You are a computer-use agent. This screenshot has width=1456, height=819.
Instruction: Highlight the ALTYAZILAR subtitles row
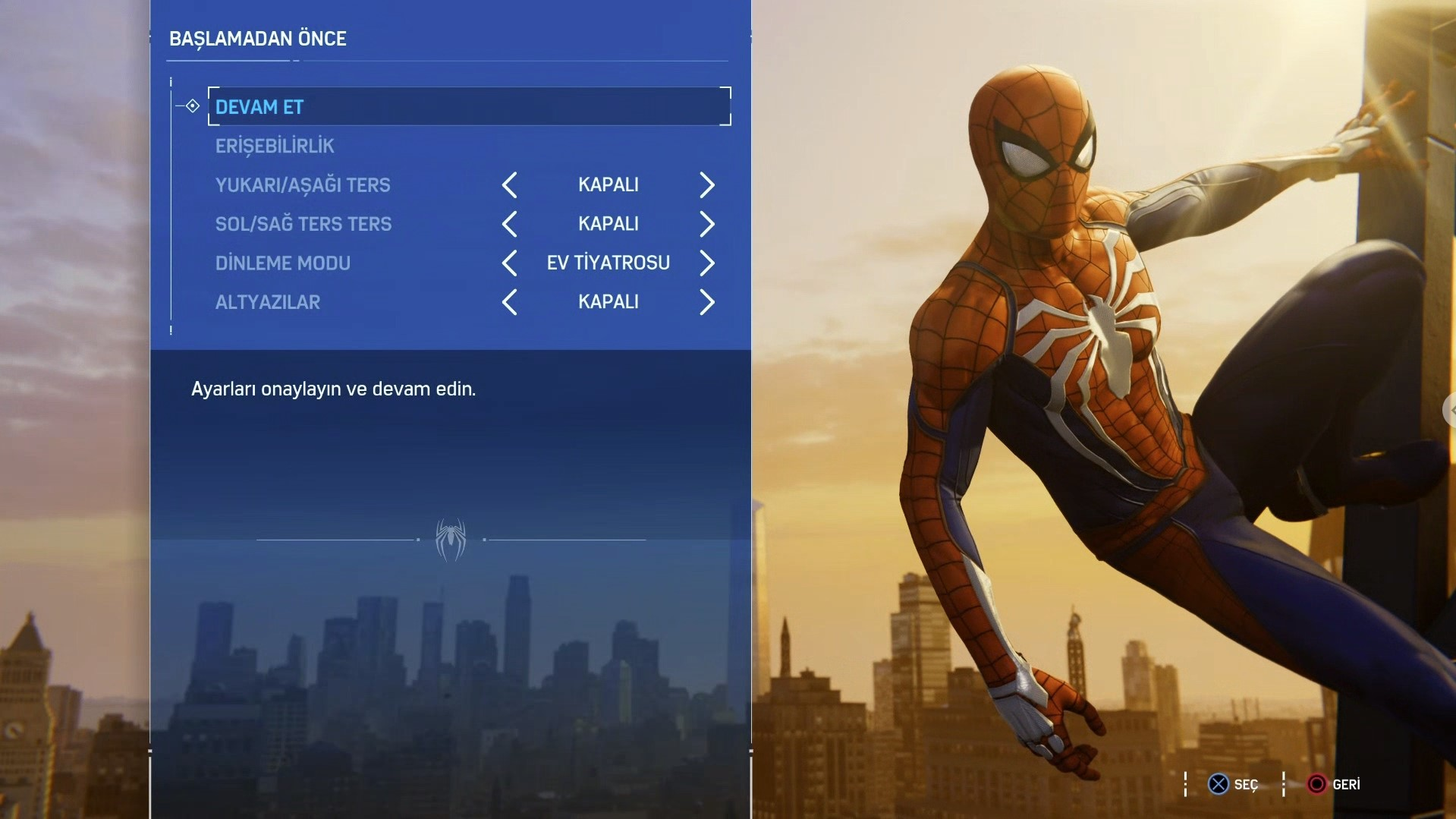[268, 302]
